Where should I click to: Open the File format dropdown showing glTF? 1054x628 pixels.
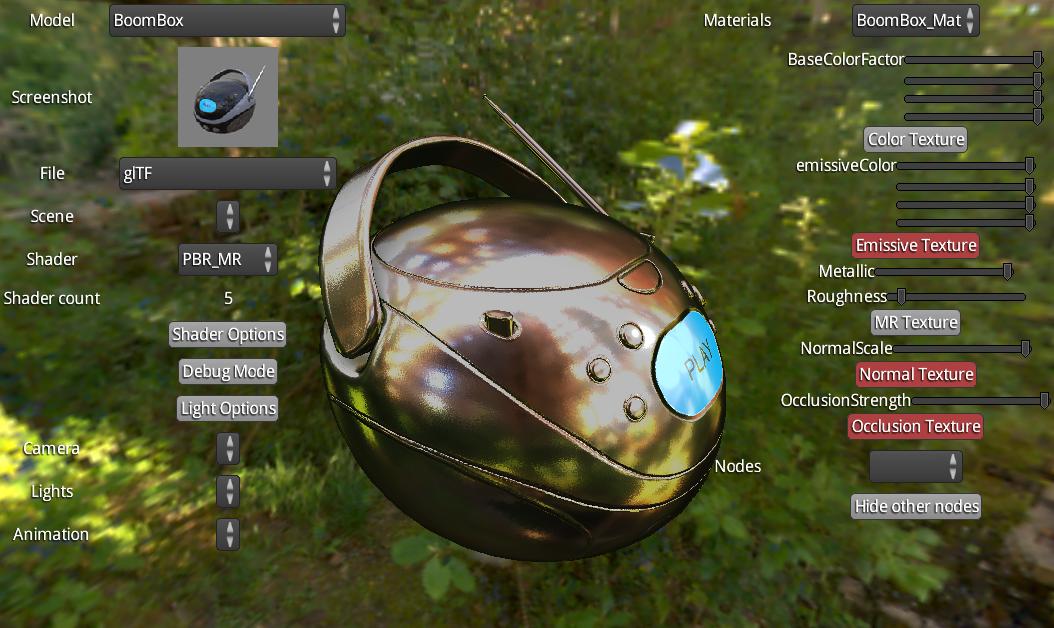(227, 174)
